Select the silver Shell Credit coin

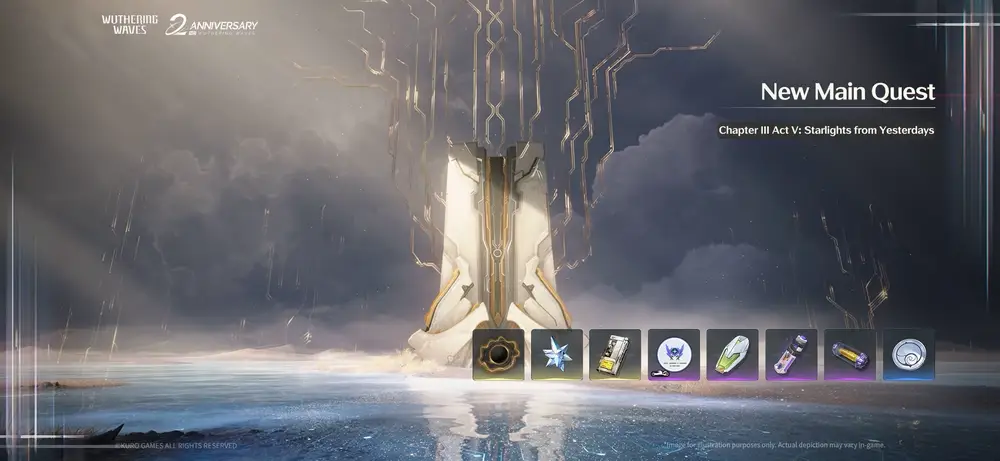(x=908, y=354)
